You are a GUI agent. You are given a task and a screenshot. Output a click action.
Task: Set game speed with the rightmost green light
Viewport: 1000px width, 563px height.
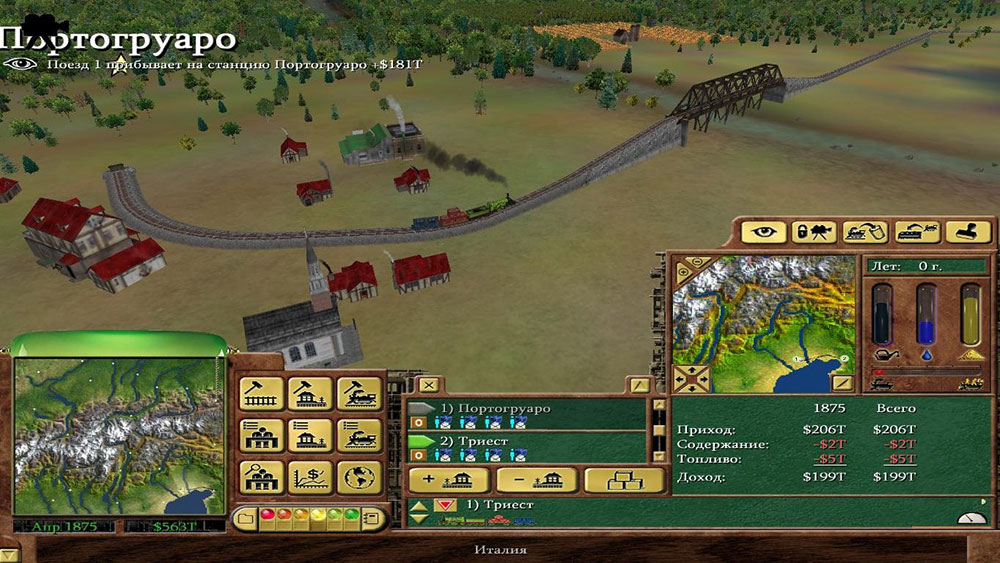click(351, 518)
